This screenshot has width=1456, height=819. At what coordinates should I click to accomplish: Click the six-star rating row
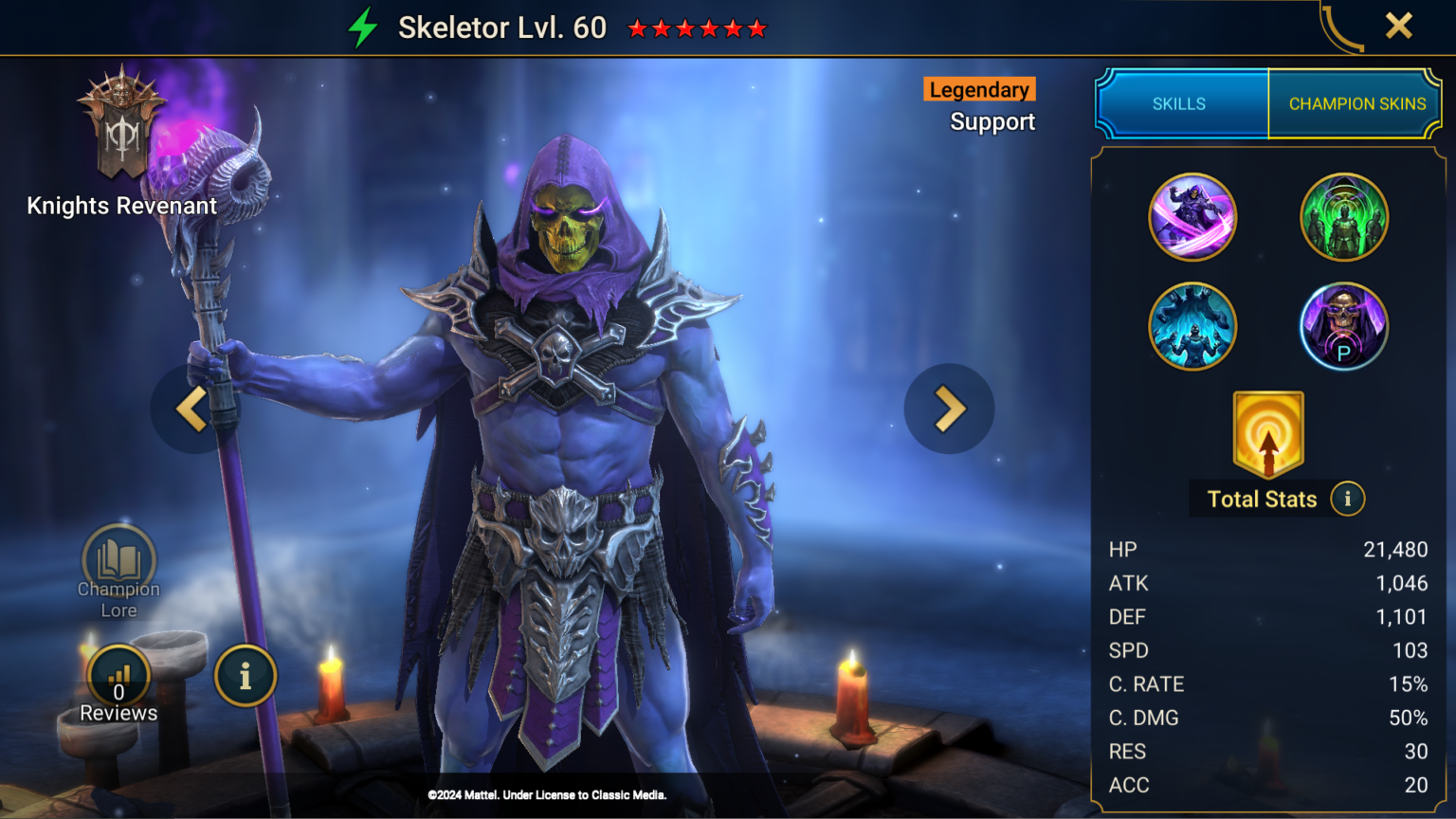(698, 27)
